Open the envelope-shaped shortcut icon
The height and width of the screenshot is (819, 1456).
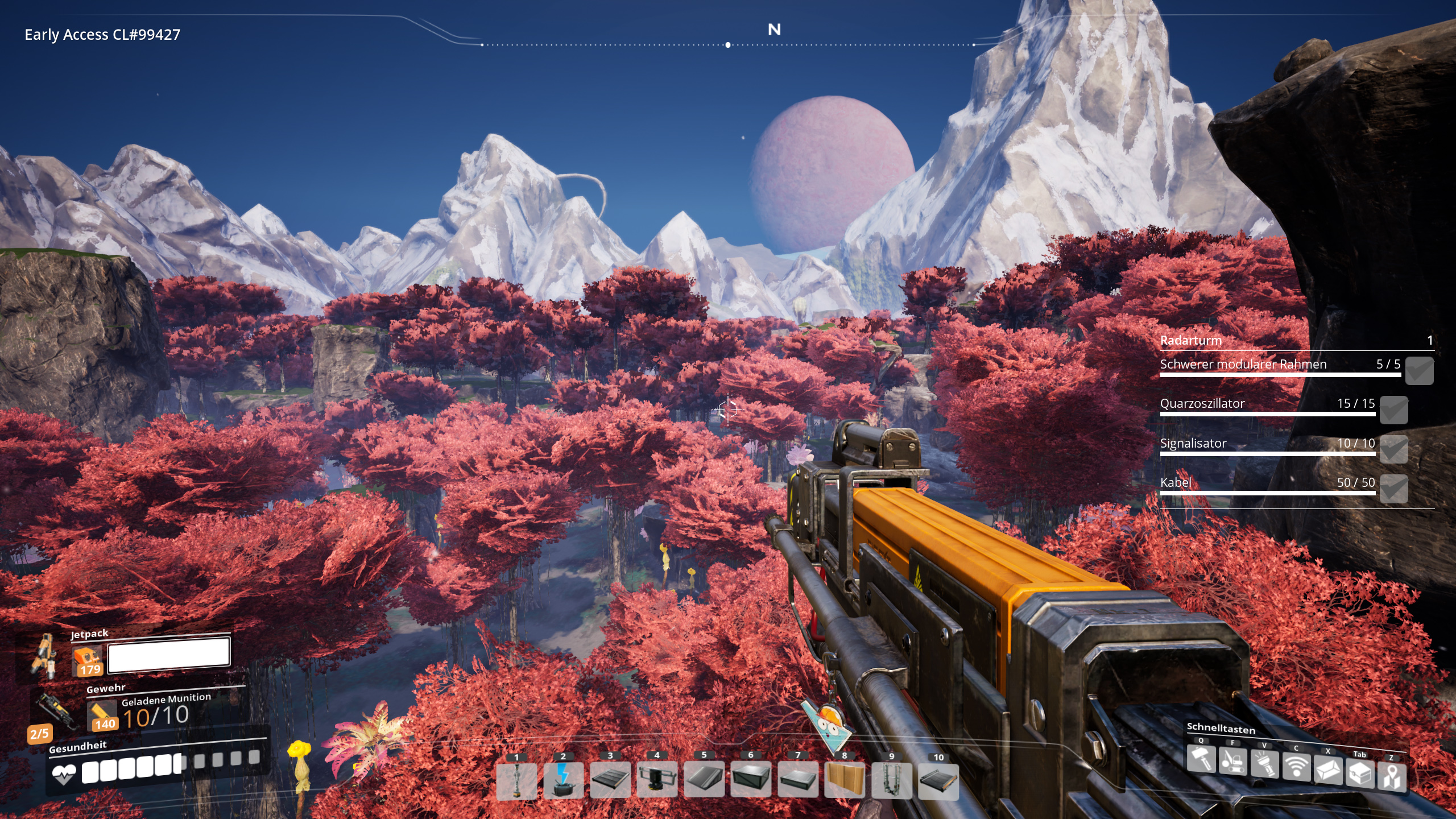(1328, 771)
